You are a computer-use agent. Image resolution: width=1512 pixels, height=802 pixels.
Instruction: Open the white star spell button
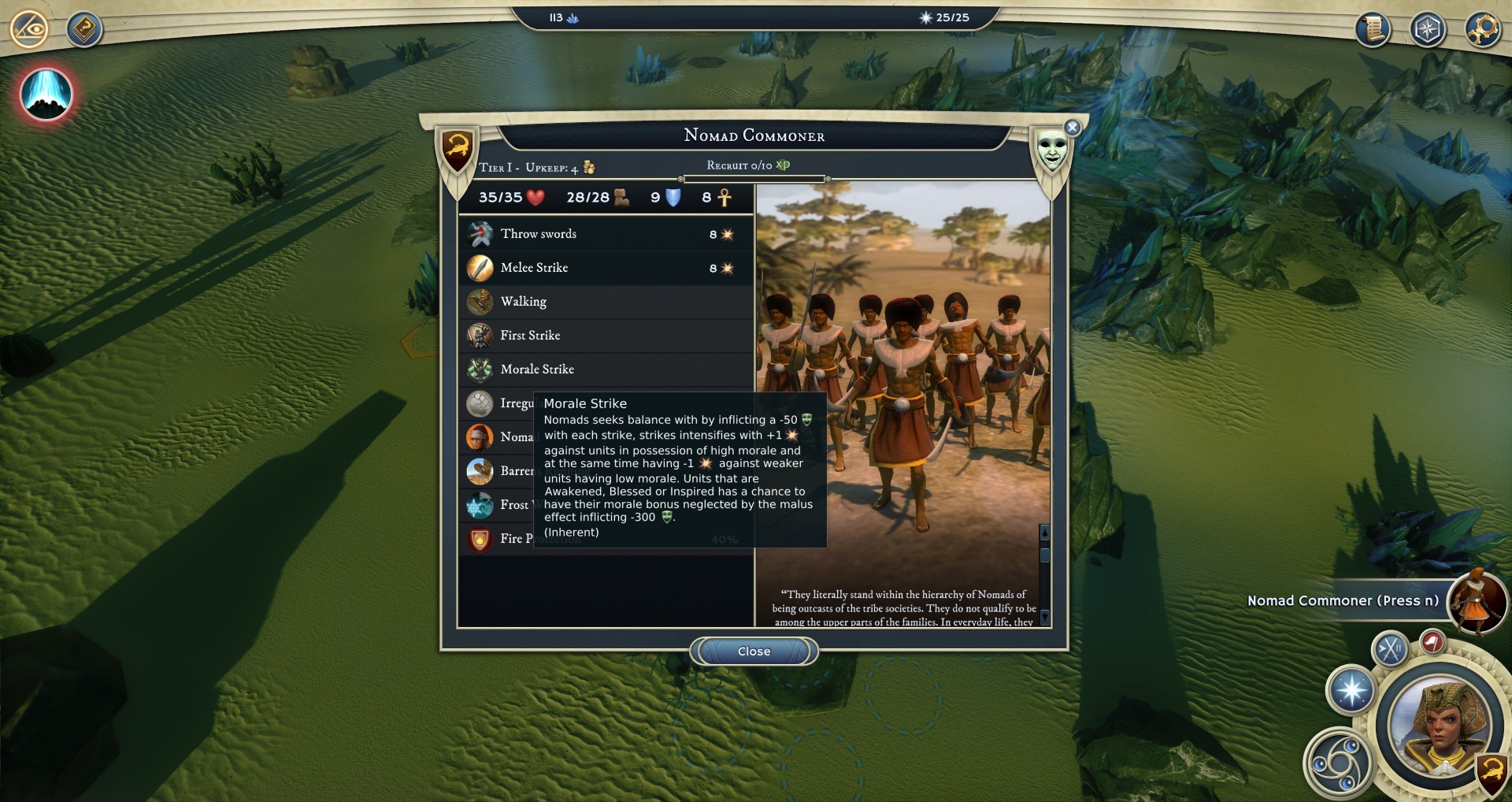coord(1351,690)
